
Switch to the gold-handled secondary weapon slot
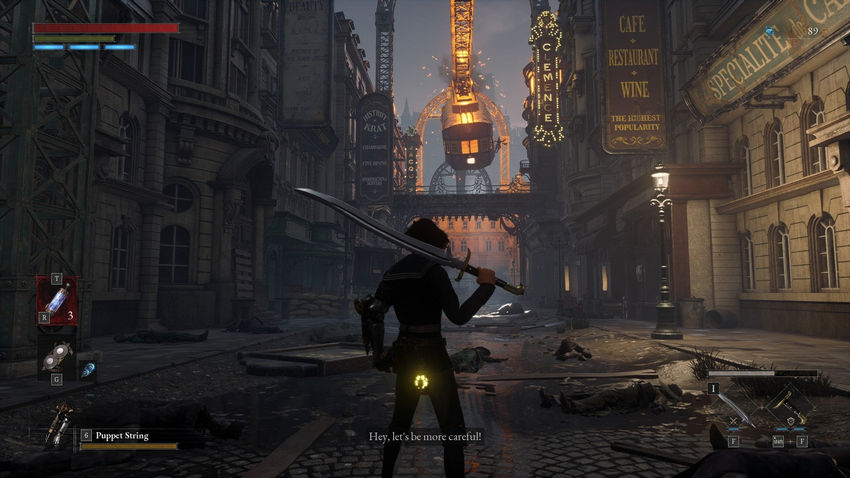point(789,407)
